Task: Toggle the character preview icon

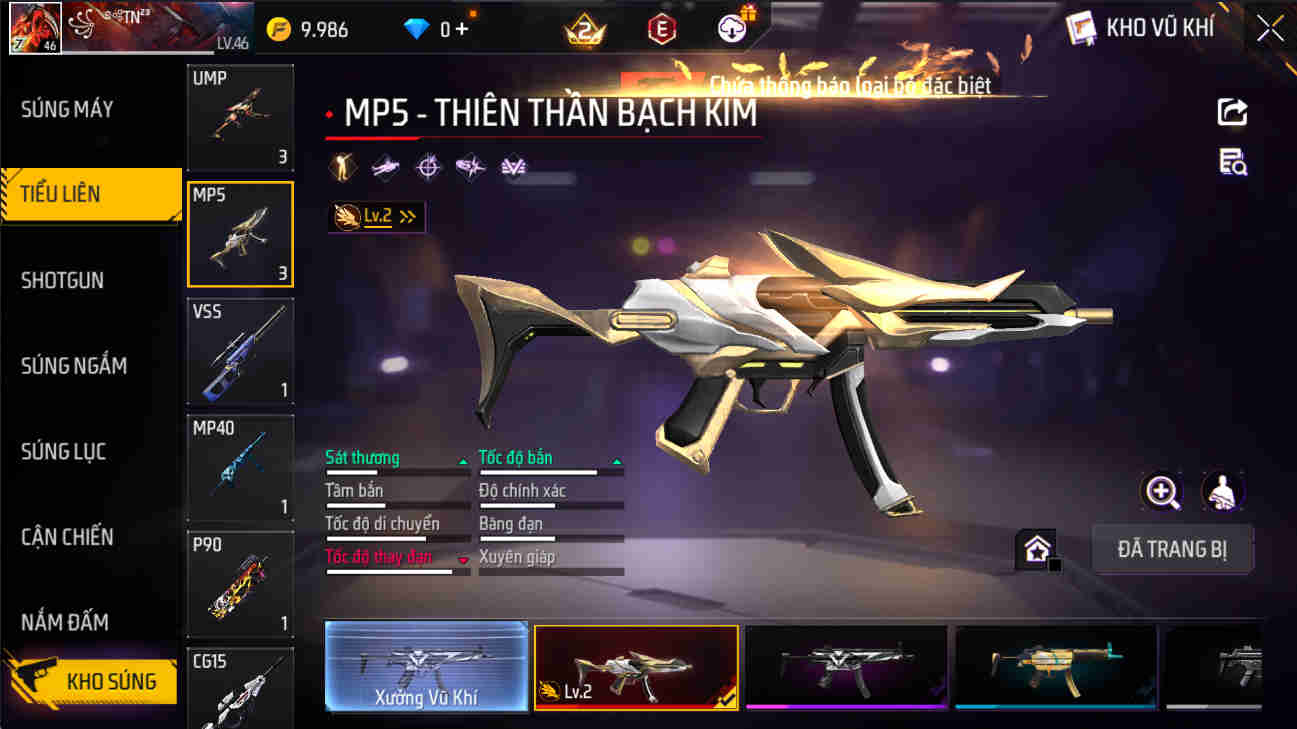Action: [x=1220, y=491]
